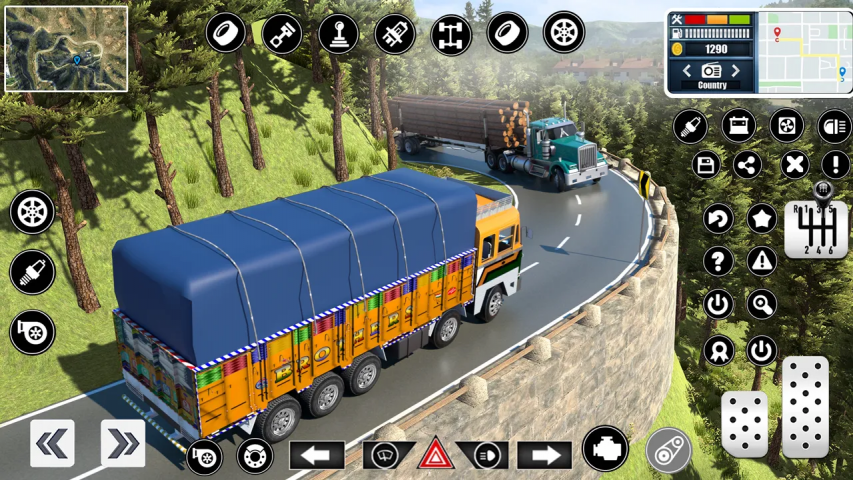Select the engine piston icon
Viewport: 853px width, 480px height.
(x=282, y=33)
